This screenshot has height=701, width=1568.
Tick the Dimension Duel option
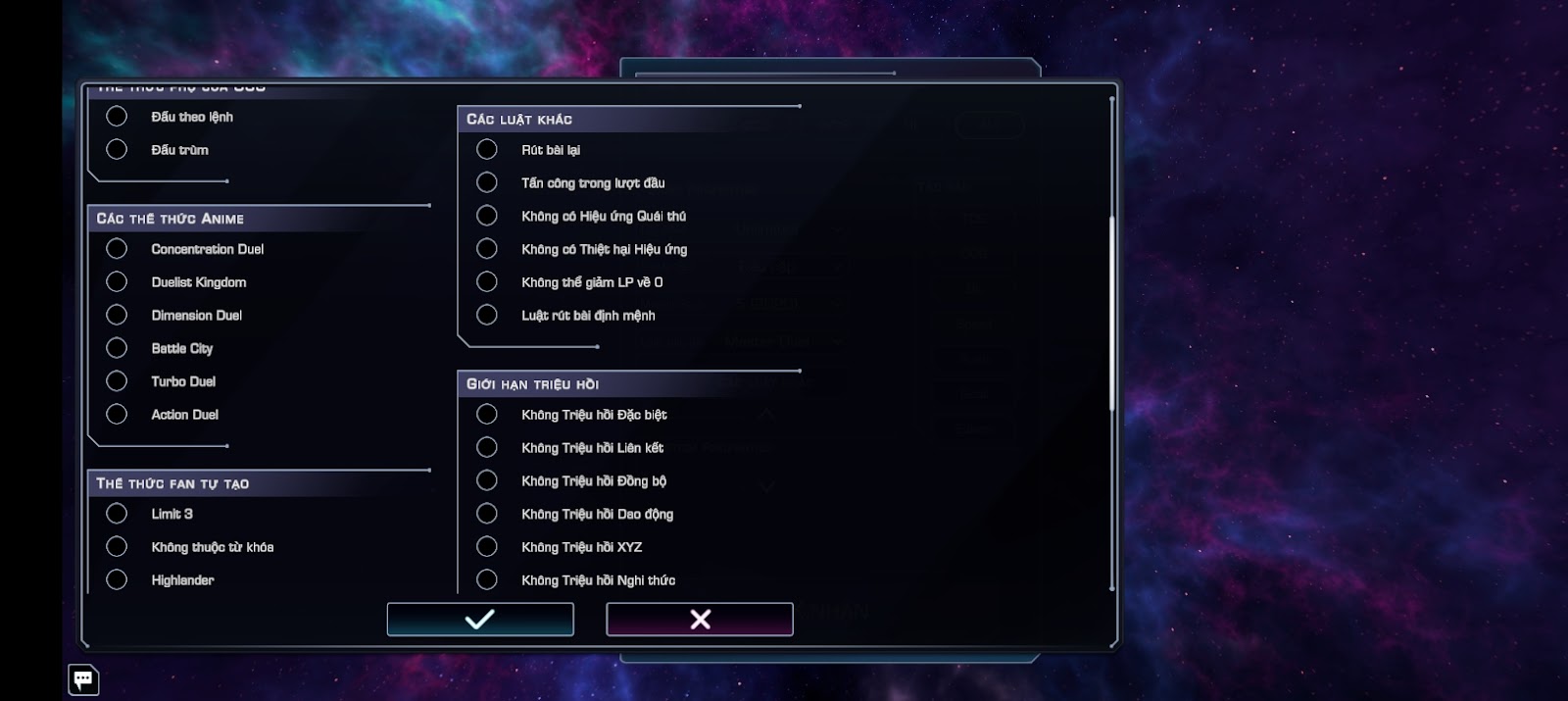(x=117, y=316)
